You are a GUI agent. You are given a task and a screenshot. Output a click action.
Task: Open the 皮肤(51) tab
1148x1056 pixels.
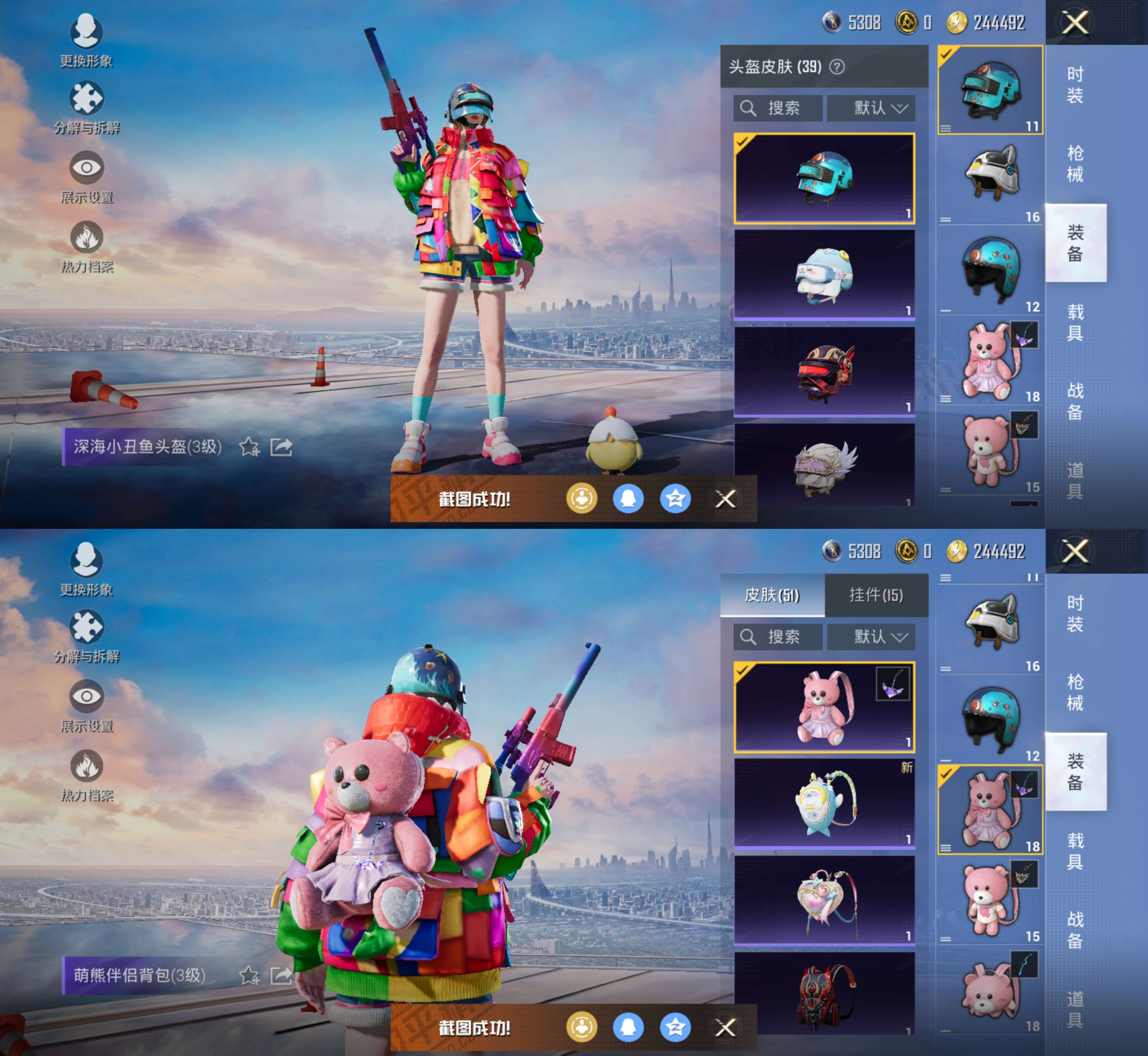[772, 596]
